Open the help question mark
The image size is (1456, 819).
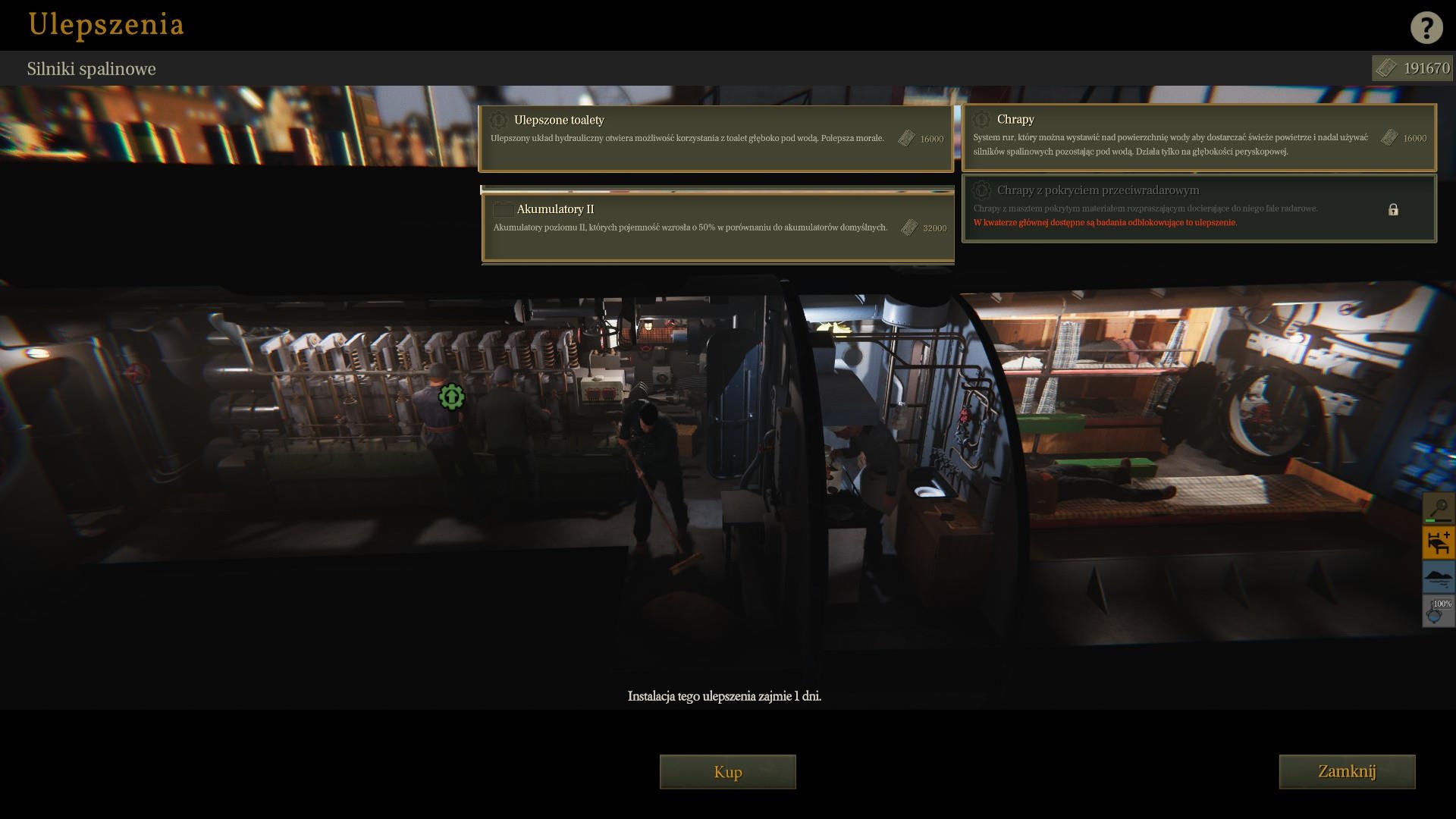[x=1426, y=27]
